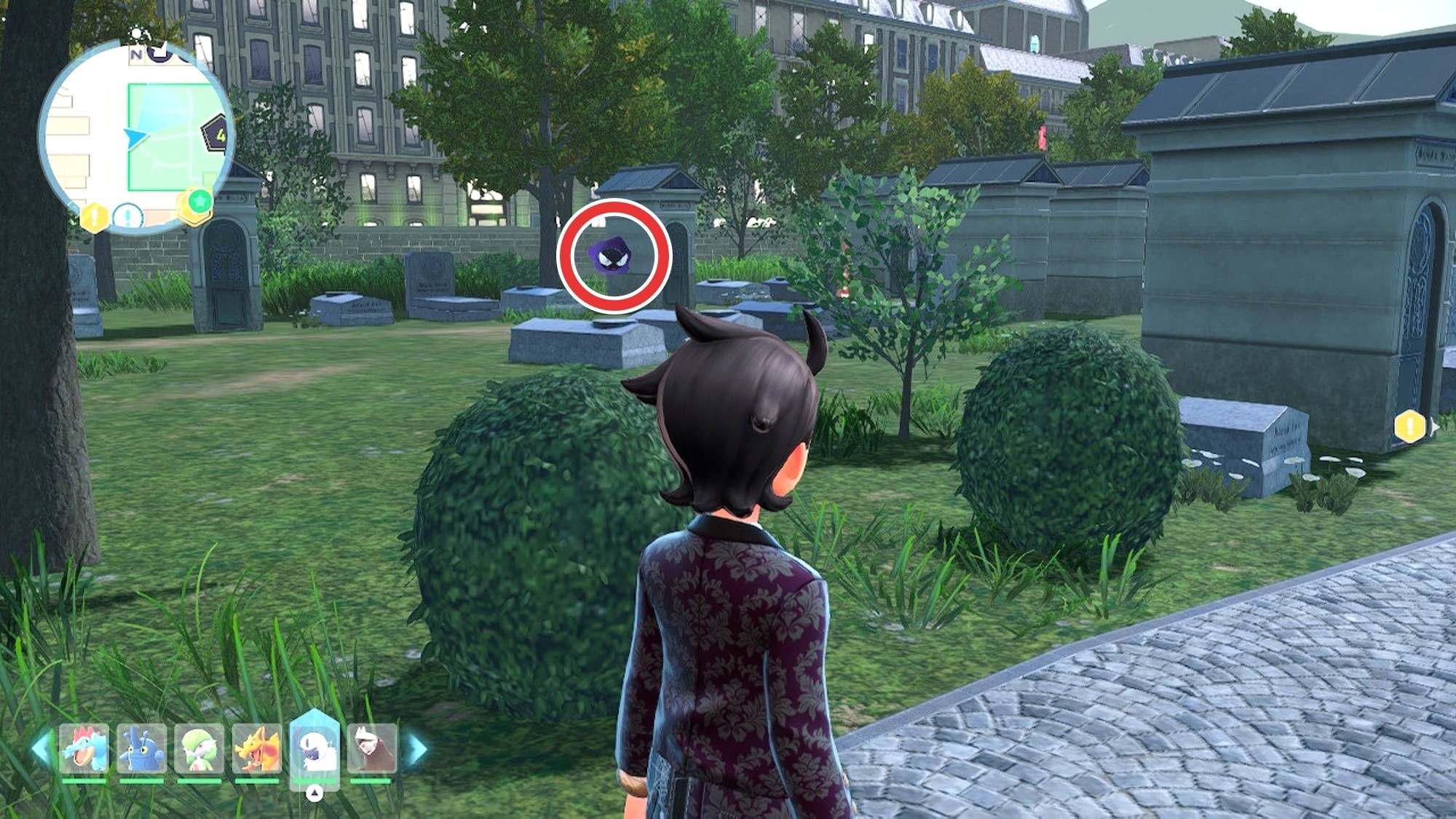Image resolution: width=1456 pixels, height=819 pixels.
Task: Click the yellow quest marker beside the mausoleum
Action: 1409,426
